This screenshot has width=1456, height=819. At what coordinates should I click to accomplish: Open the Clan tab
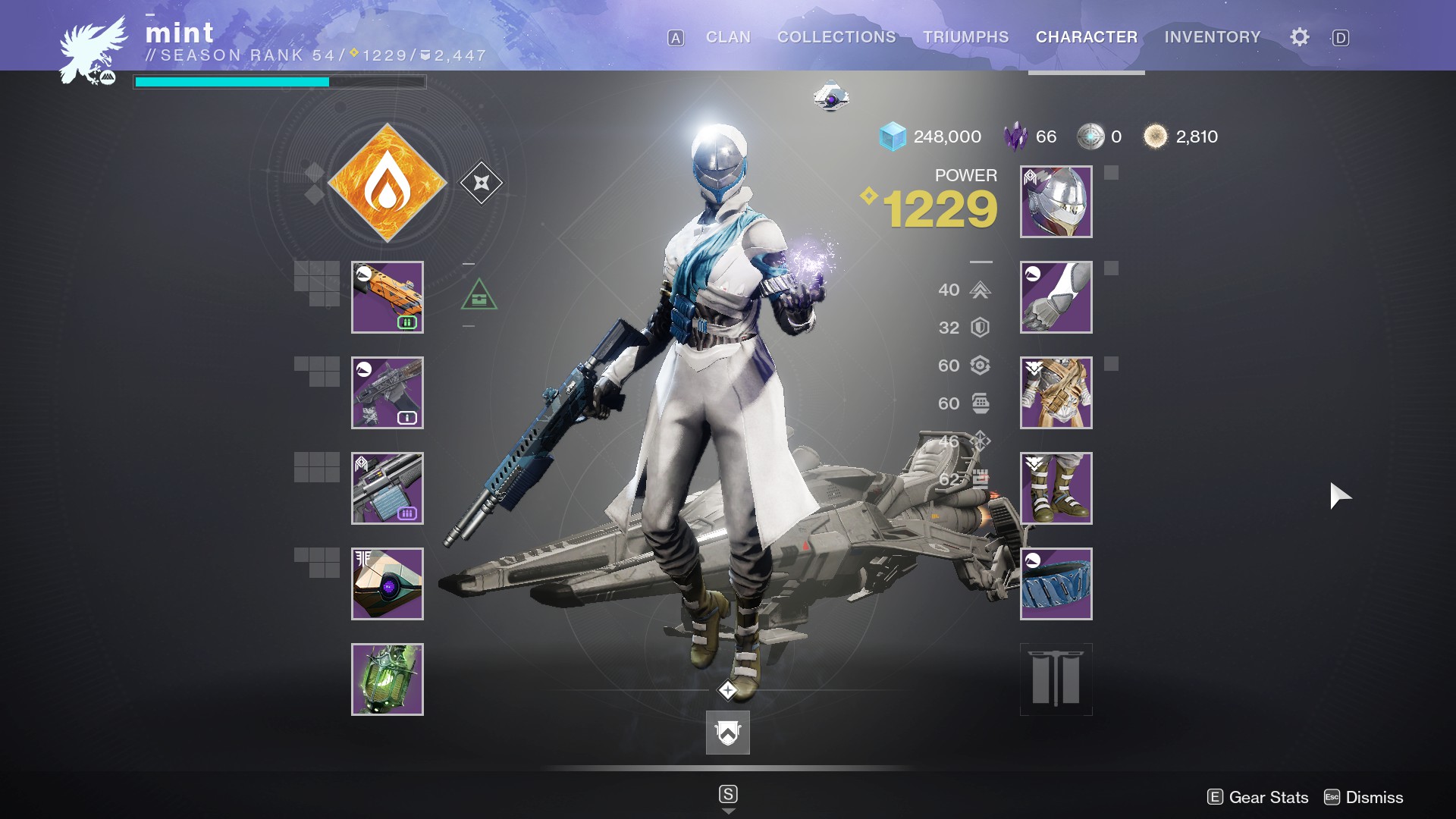[x=728, y=37]
